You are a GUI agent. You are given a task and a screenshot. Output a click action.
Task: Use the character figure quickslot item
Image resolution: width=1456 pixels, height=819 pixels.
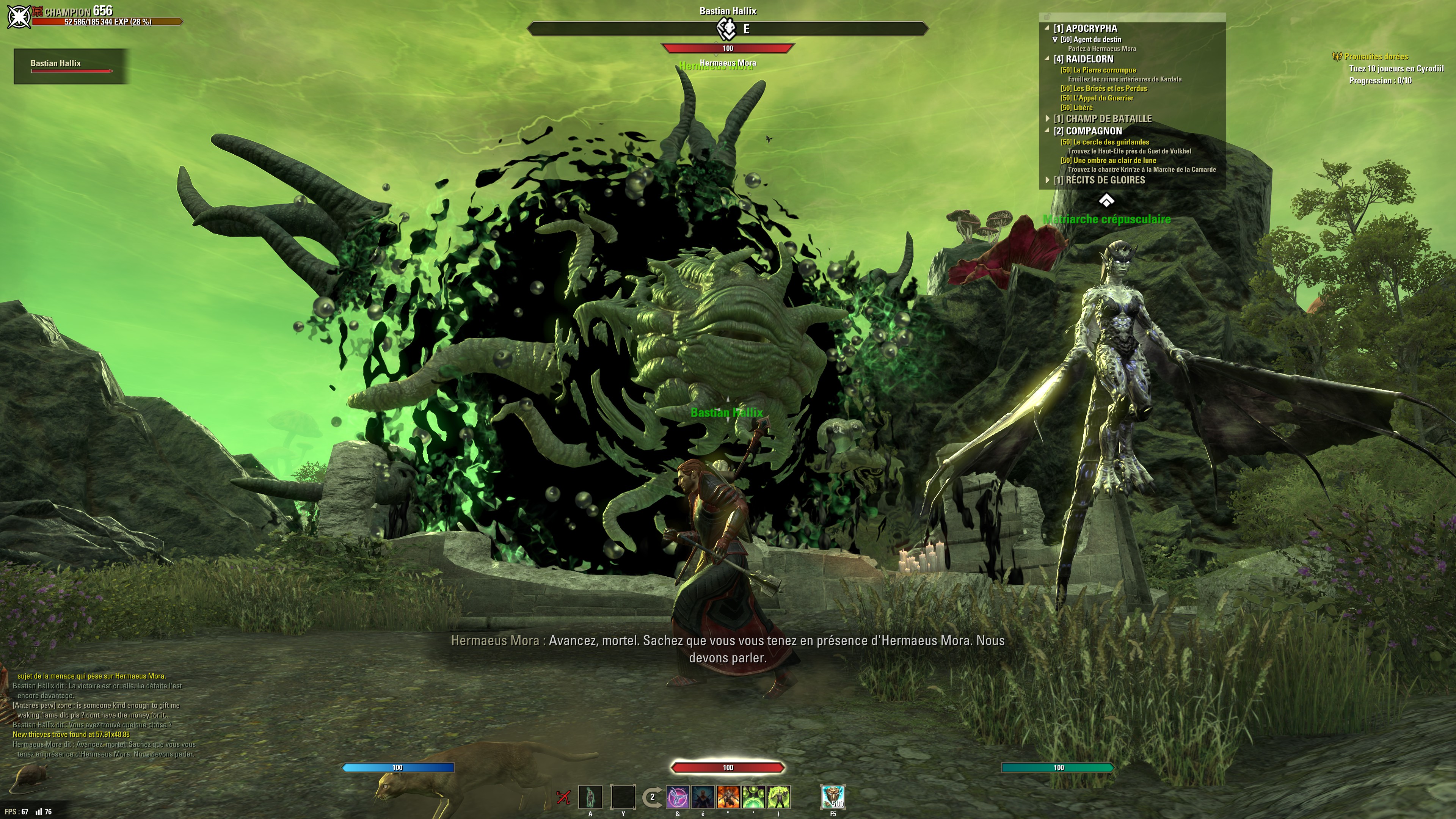point(590,797)
